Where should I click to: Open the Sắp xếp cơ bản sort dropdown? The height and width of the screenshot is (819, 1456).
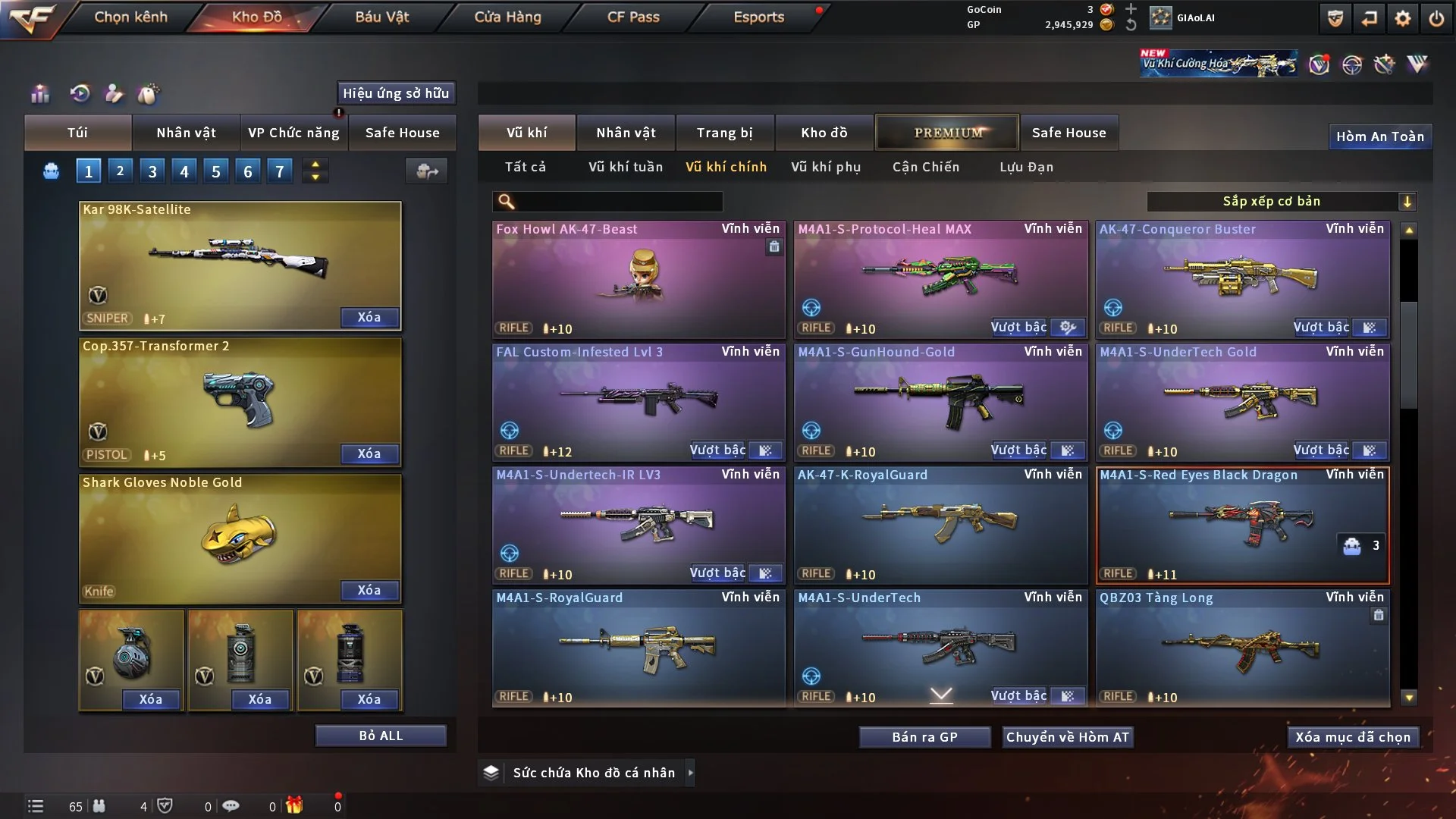coord(1282,201)
